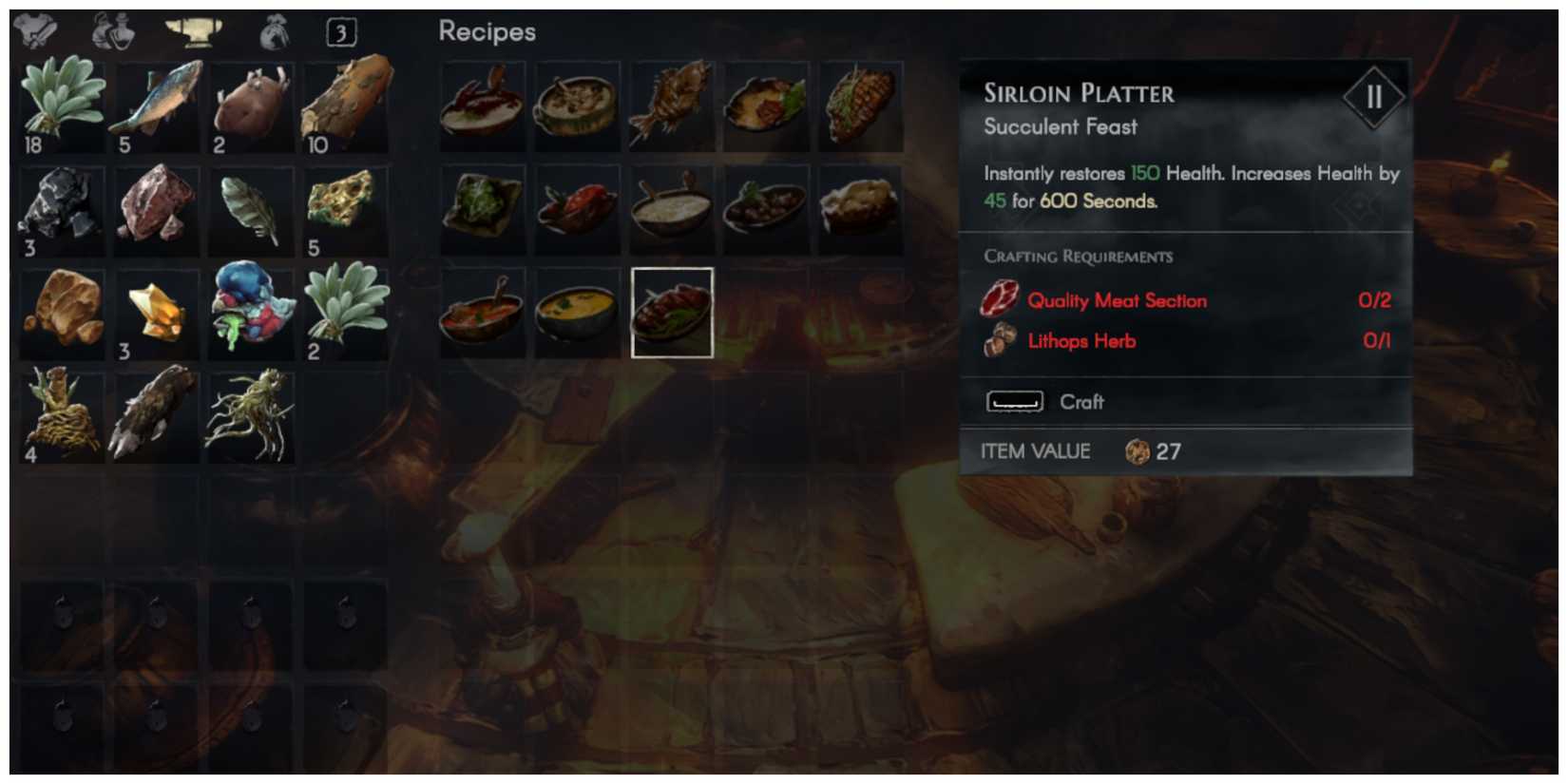Click the Quality Meat Section ingredient icon
1568x784 pixels.
tap(1000, 300)
